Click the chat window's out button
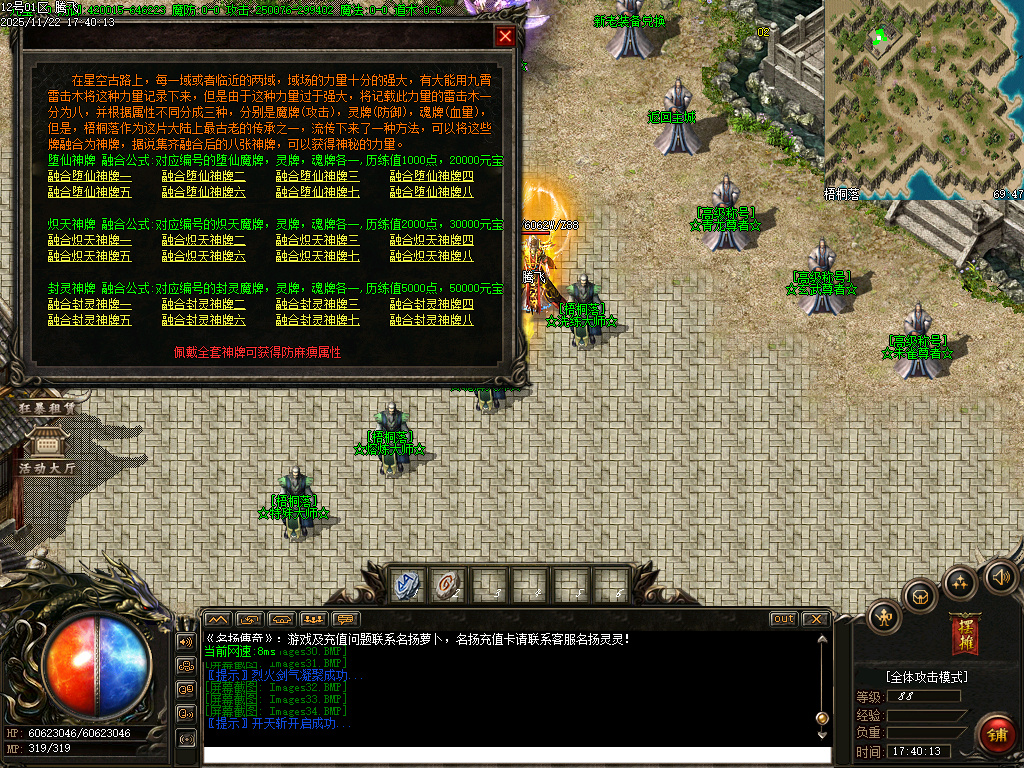Image resolution: width=1024 pixels, height=768 pixels. click(x=784, y=619)
